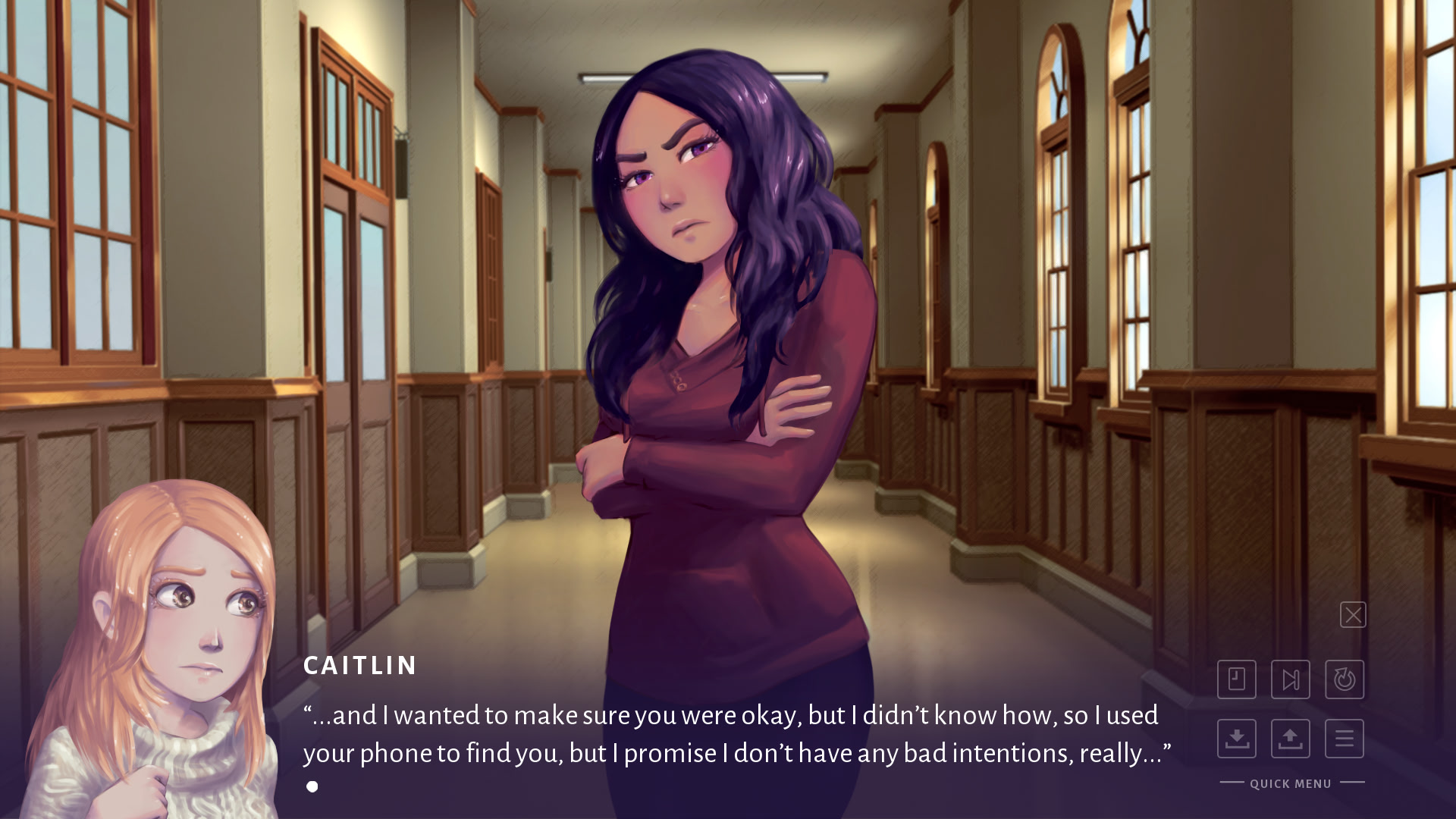Open the dialogue history clock icon

point(1237,679)
